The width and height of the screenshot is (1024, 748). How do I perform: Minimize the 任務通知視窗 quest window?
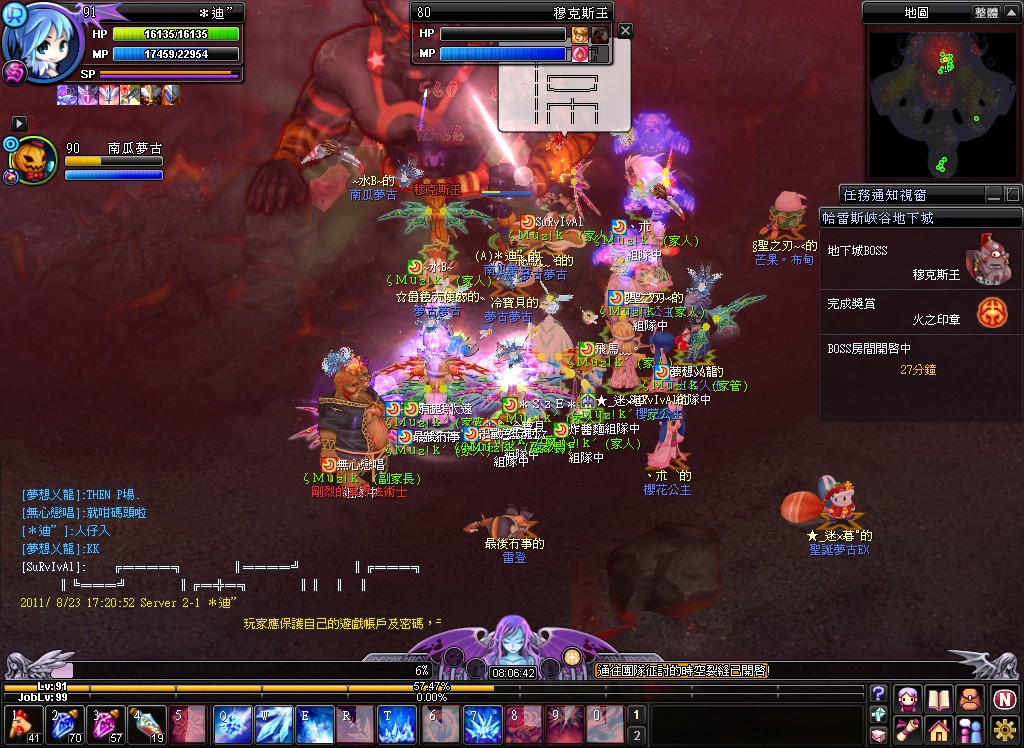(x=994, y=195)
